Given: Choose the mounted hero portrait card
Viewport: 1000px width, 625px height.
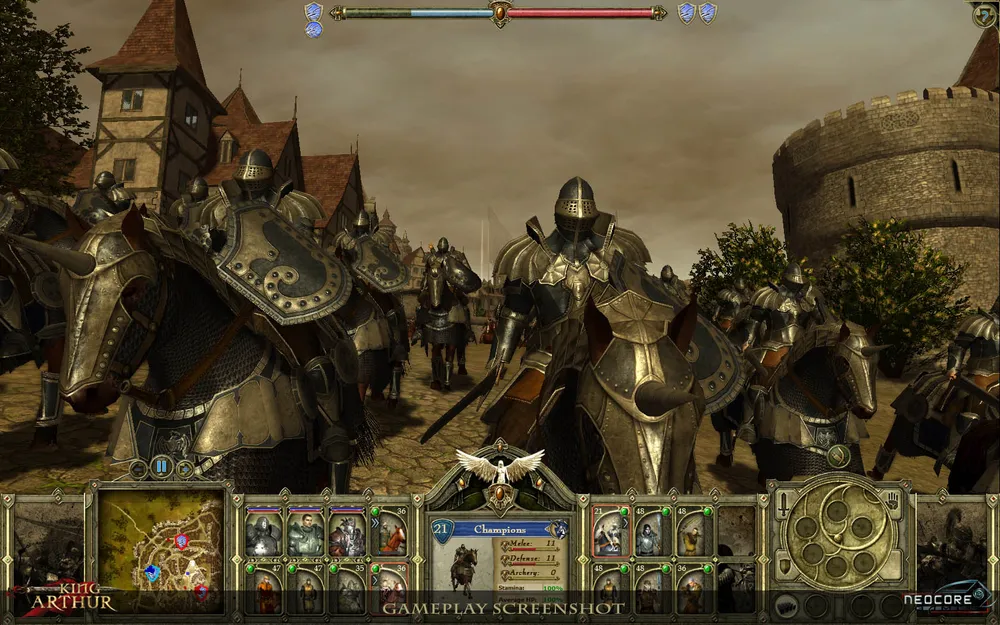Looking at the screenshot, I should (x=347, y=534).
